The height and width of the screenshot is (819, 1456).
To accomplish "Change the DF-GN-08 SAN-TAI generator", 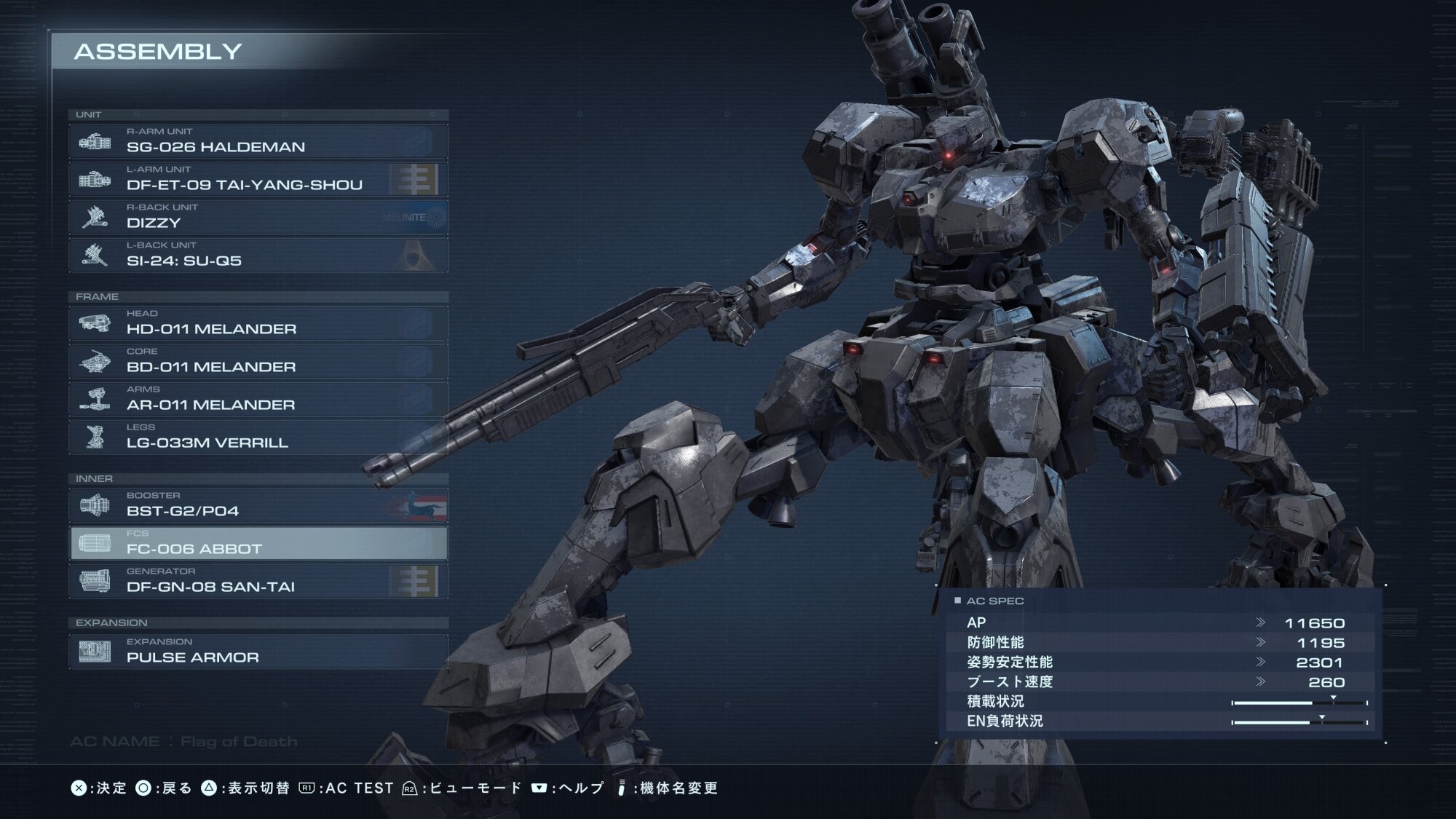I will click(258, 581).
